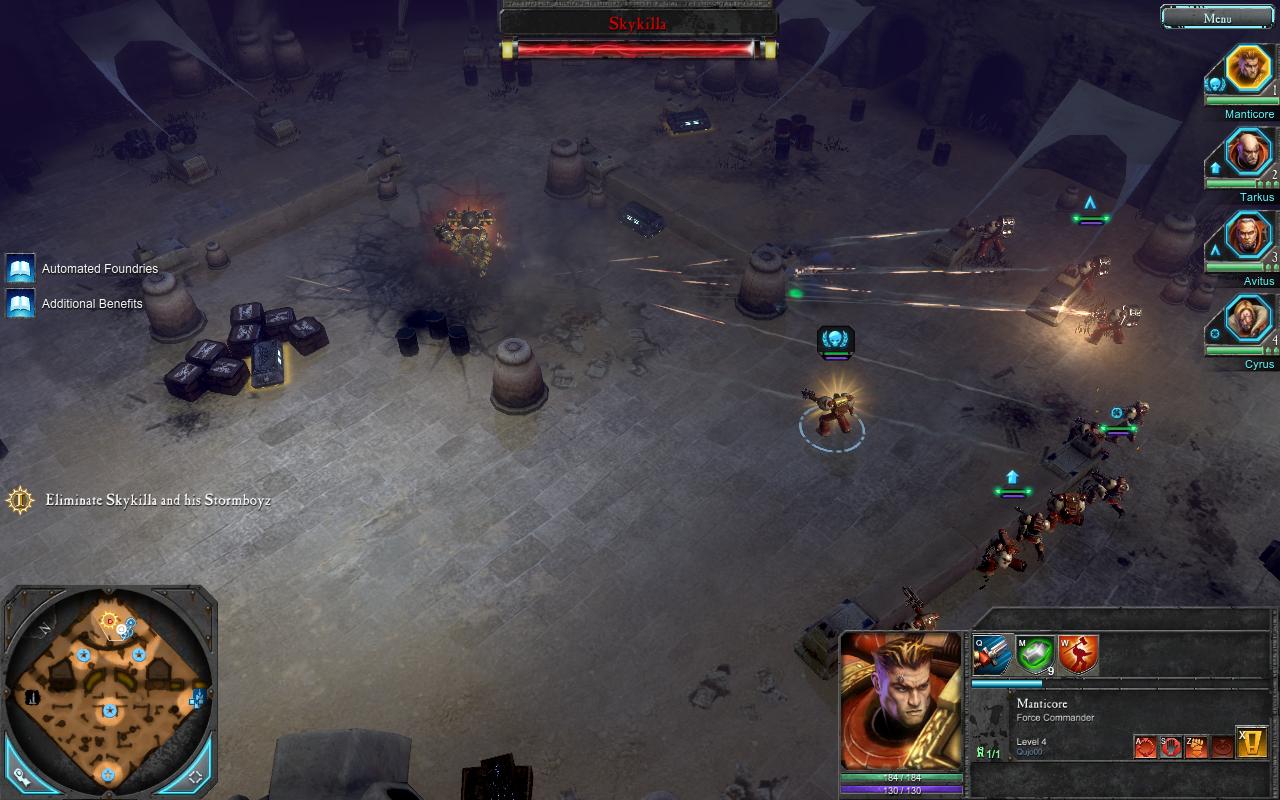
Task: Click the large Force Commander portrait
Action: point(901,701)
